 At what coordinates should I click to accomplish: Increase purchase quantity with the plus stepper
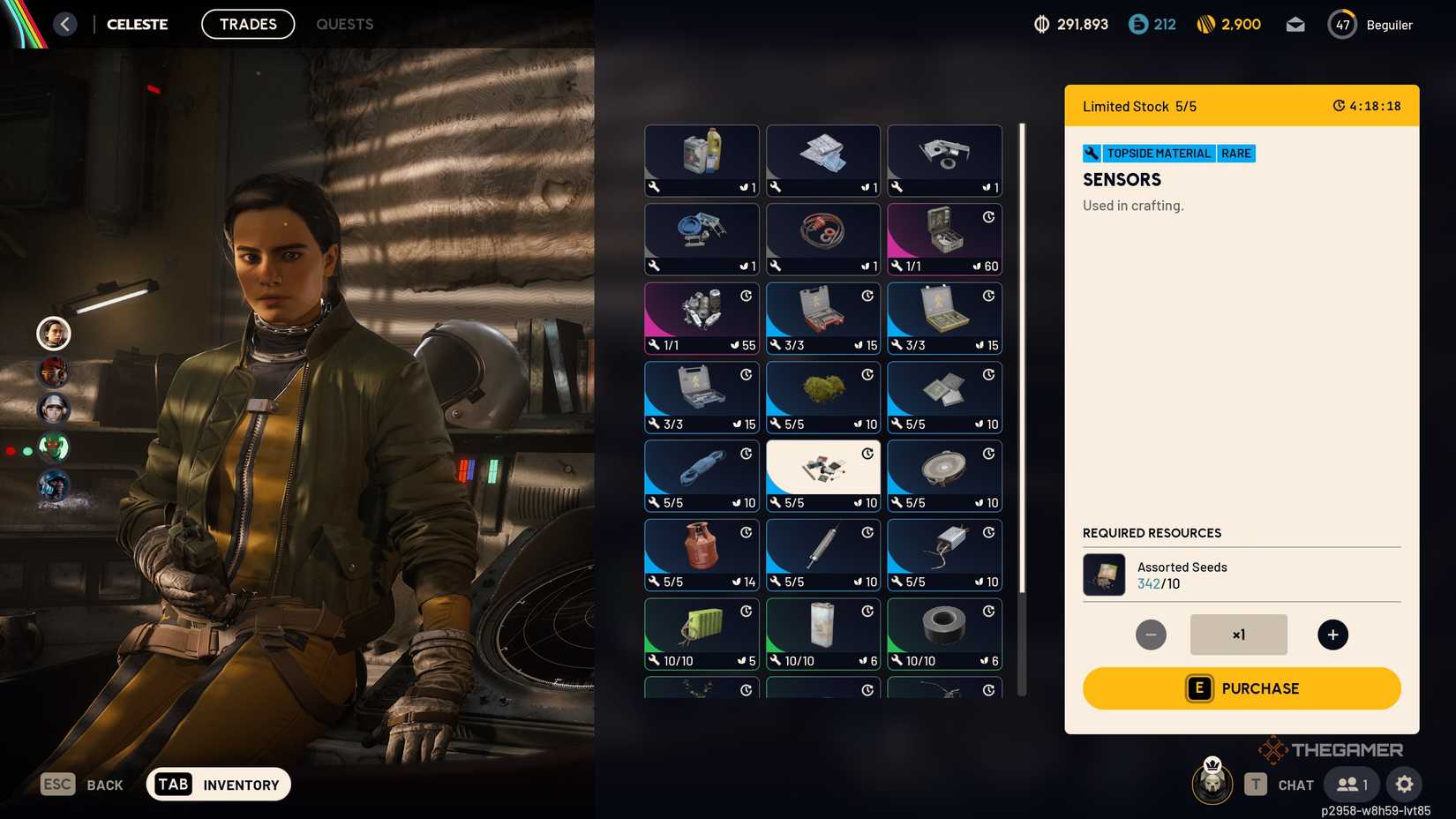click(1332, 634)
